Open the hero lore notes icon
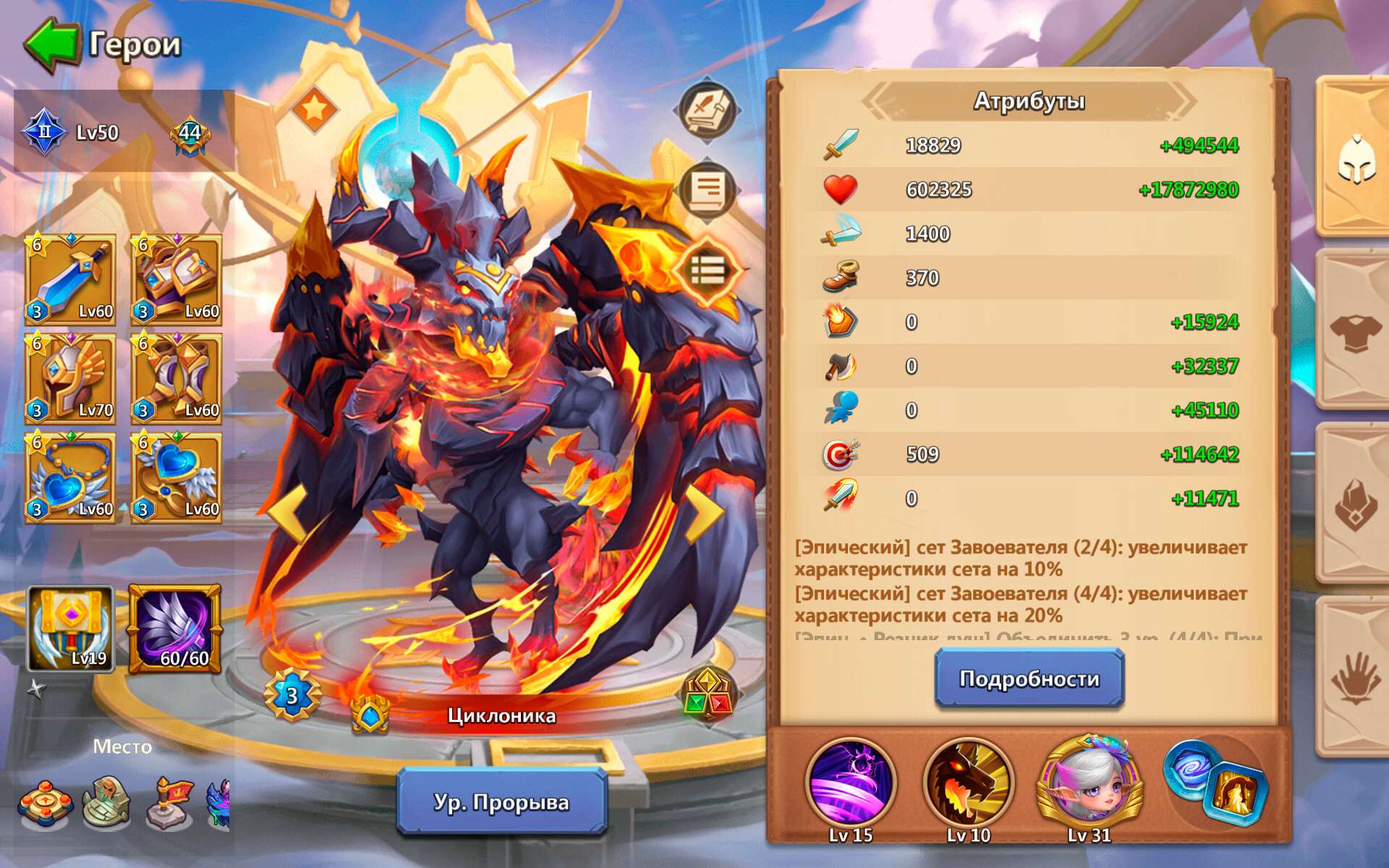Viewport: 1389px width, 868px height. [707, 188]
